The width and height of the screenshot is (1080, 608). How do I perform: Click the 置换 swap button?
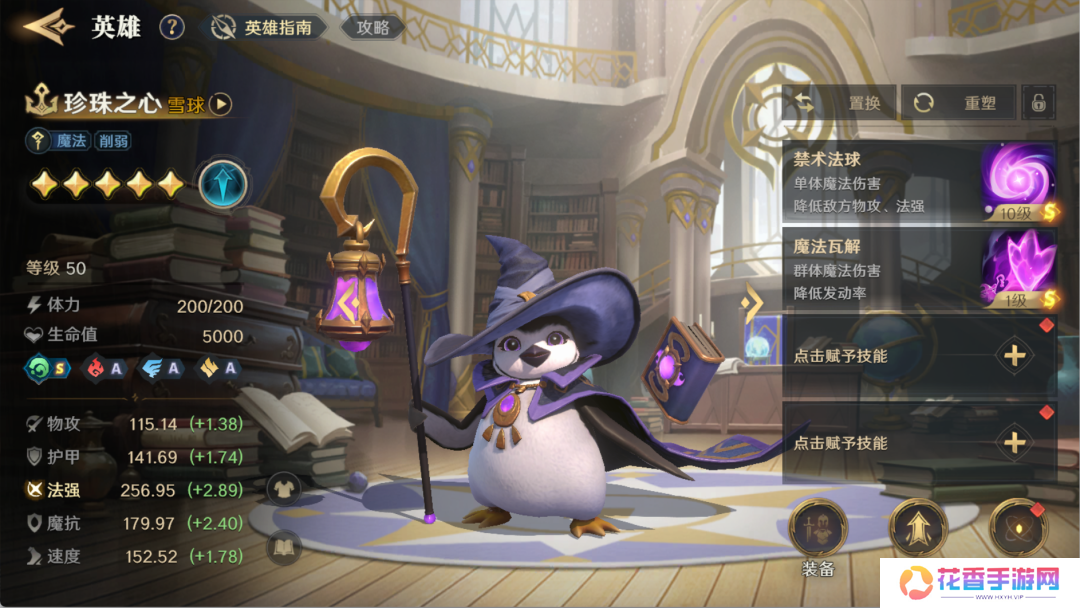[842, 102]
